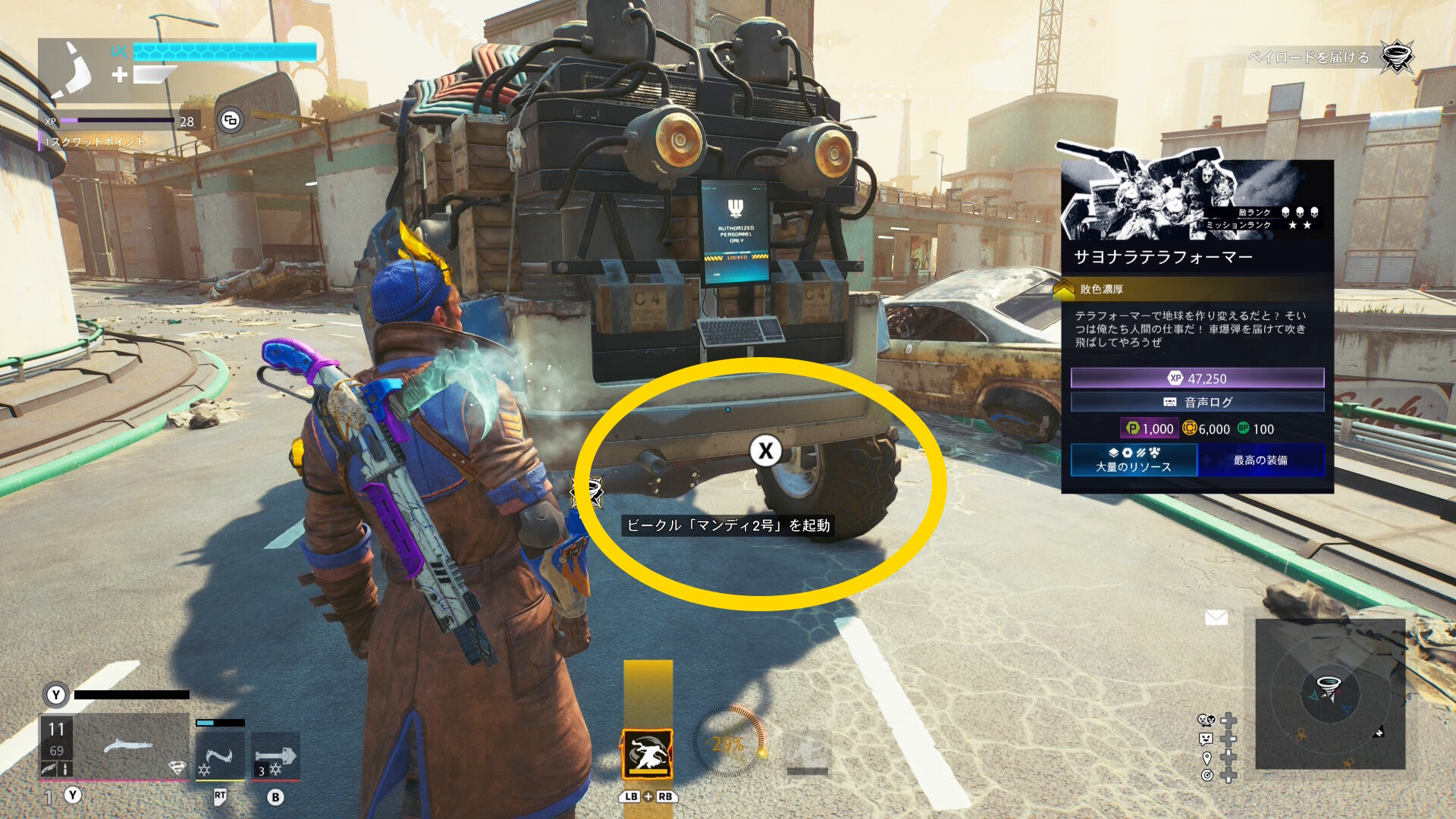
Task: Choose the 大量のリソース reward tile
Action: [x=1133, y=460]
